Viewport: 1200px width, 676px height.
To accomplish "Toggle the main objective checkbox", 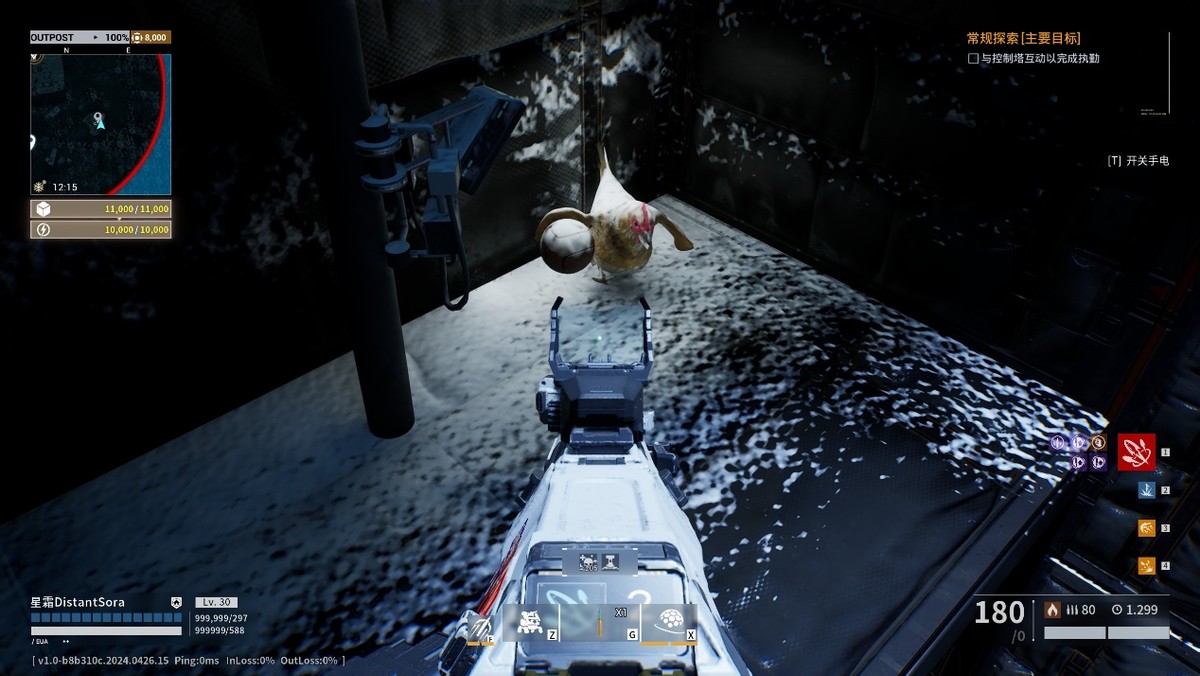I will (973, 59).
